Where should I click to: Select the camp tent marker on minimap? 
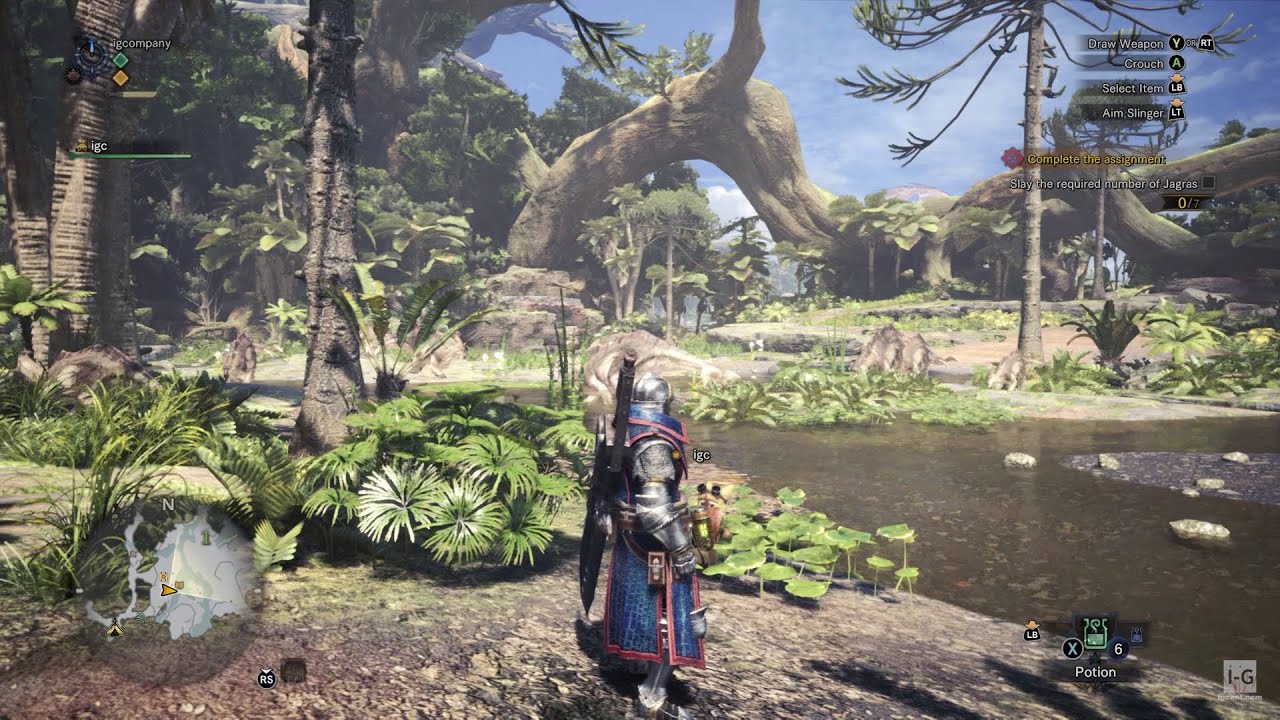pos(114,630)
